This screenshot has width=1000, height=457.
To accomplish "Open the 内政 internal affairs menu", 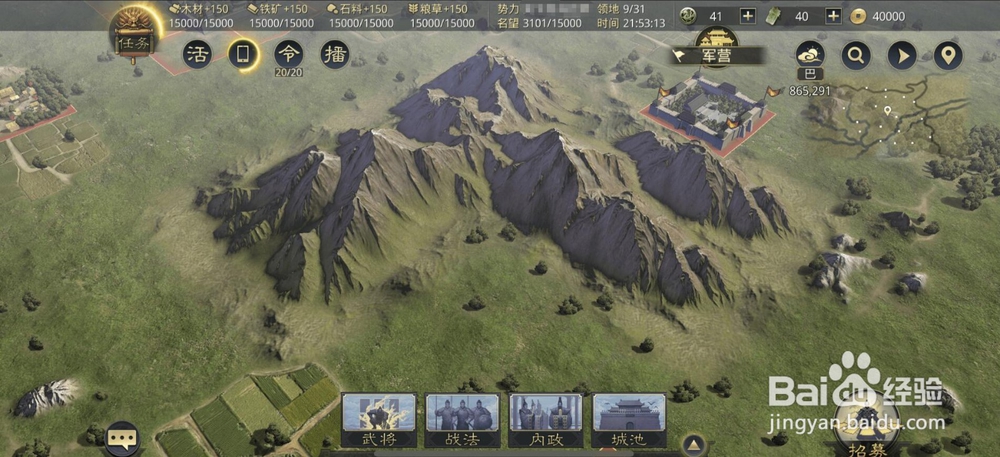I will point(546,420).
